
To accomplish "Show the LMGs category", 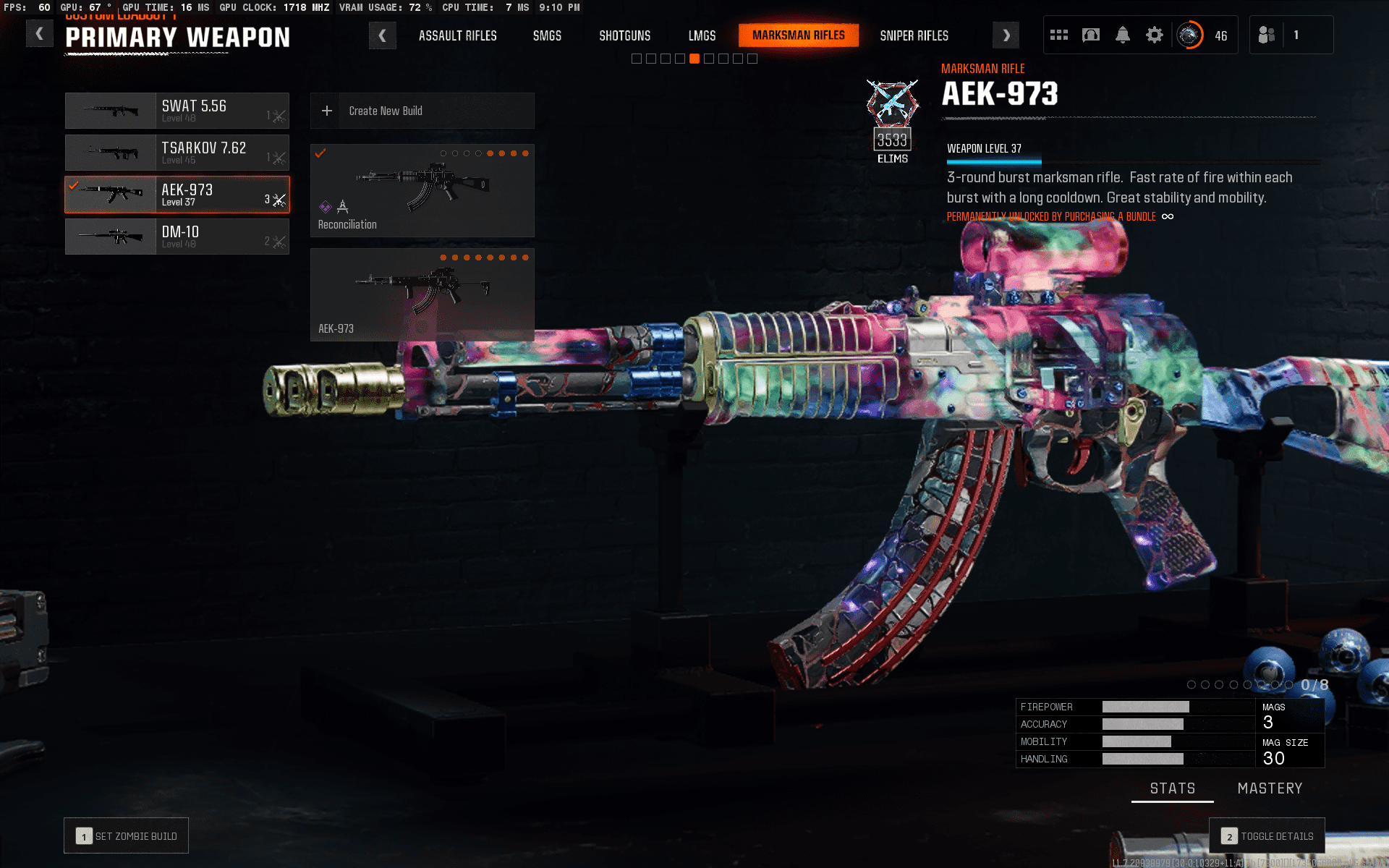I will pyautogui.click(x=702, y=35).
